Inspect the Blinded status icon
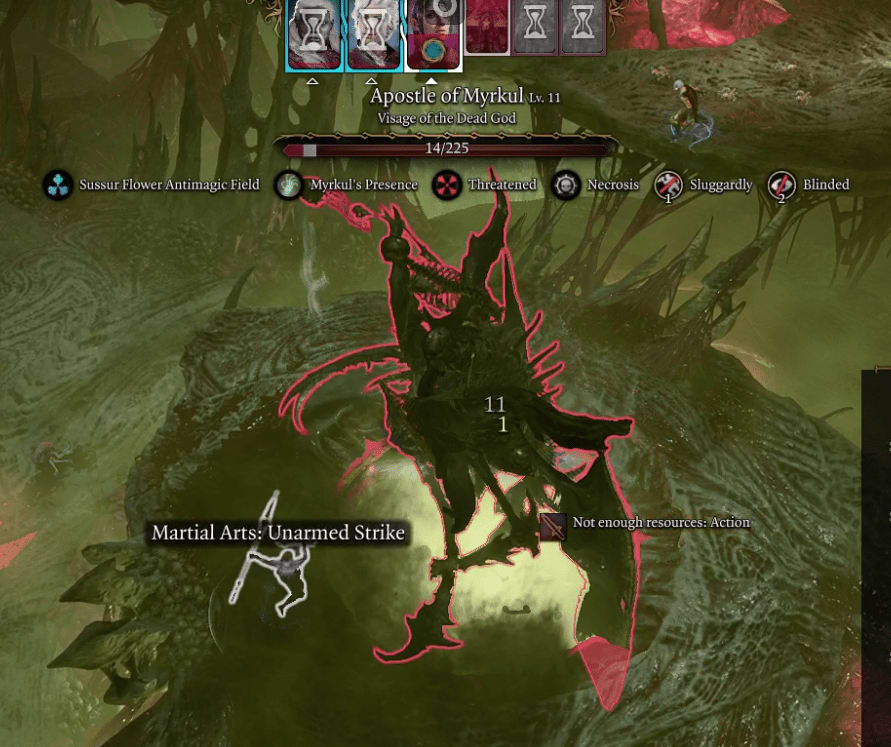 pyautogui.click(x=782, y=185)
